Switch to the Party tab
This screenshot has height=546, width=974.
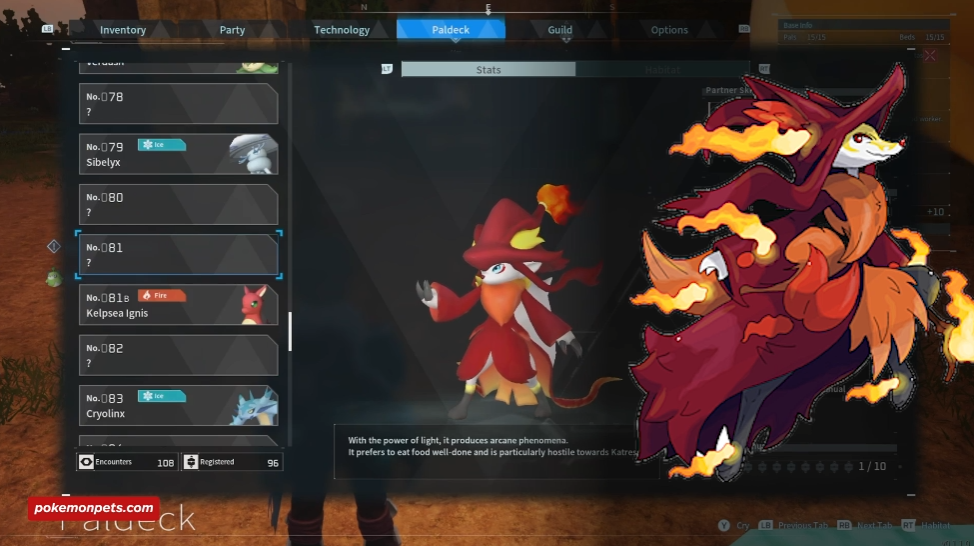232,30
